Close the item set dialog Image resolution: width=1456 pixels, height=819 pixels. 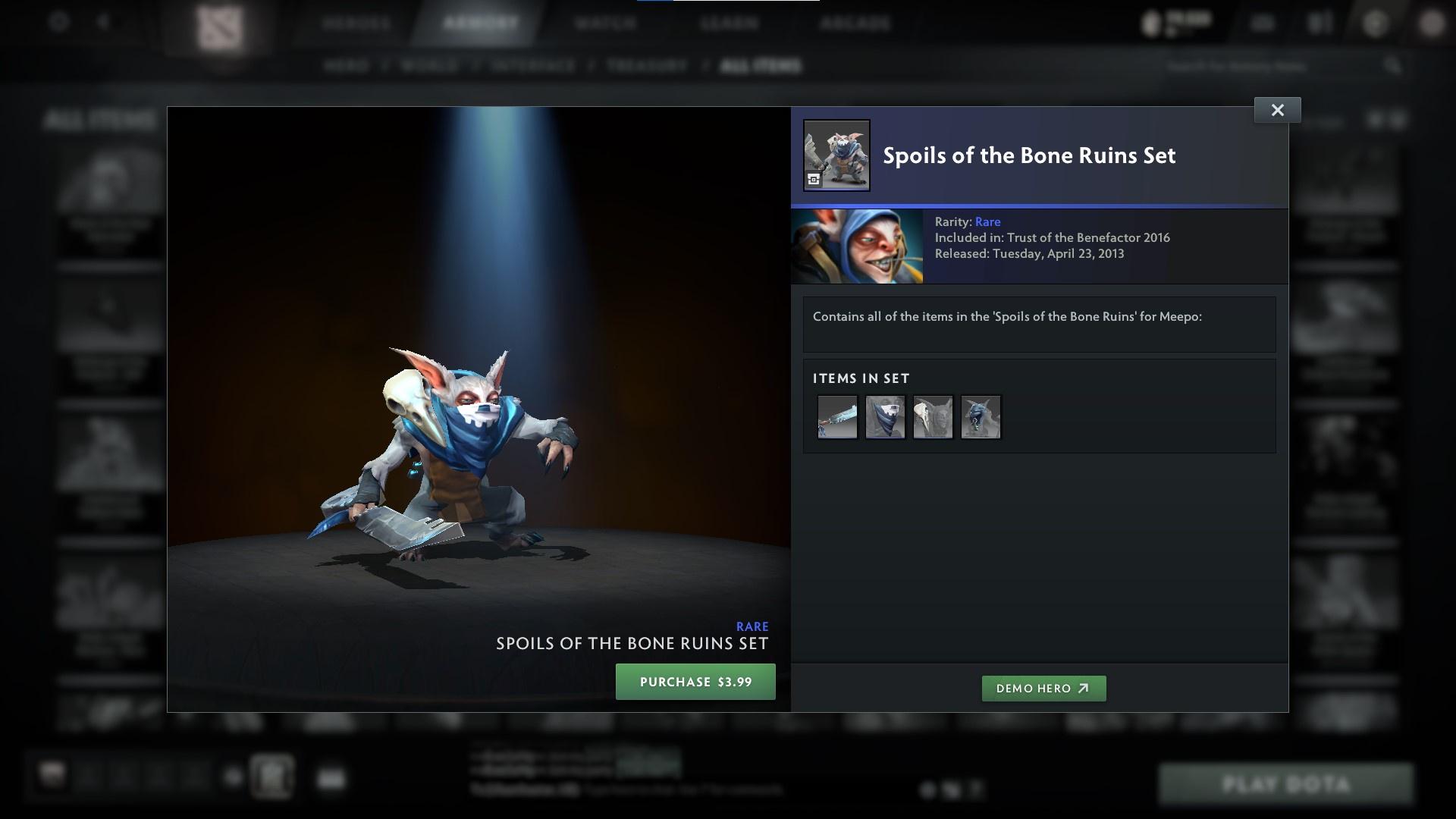(1278, 109)
